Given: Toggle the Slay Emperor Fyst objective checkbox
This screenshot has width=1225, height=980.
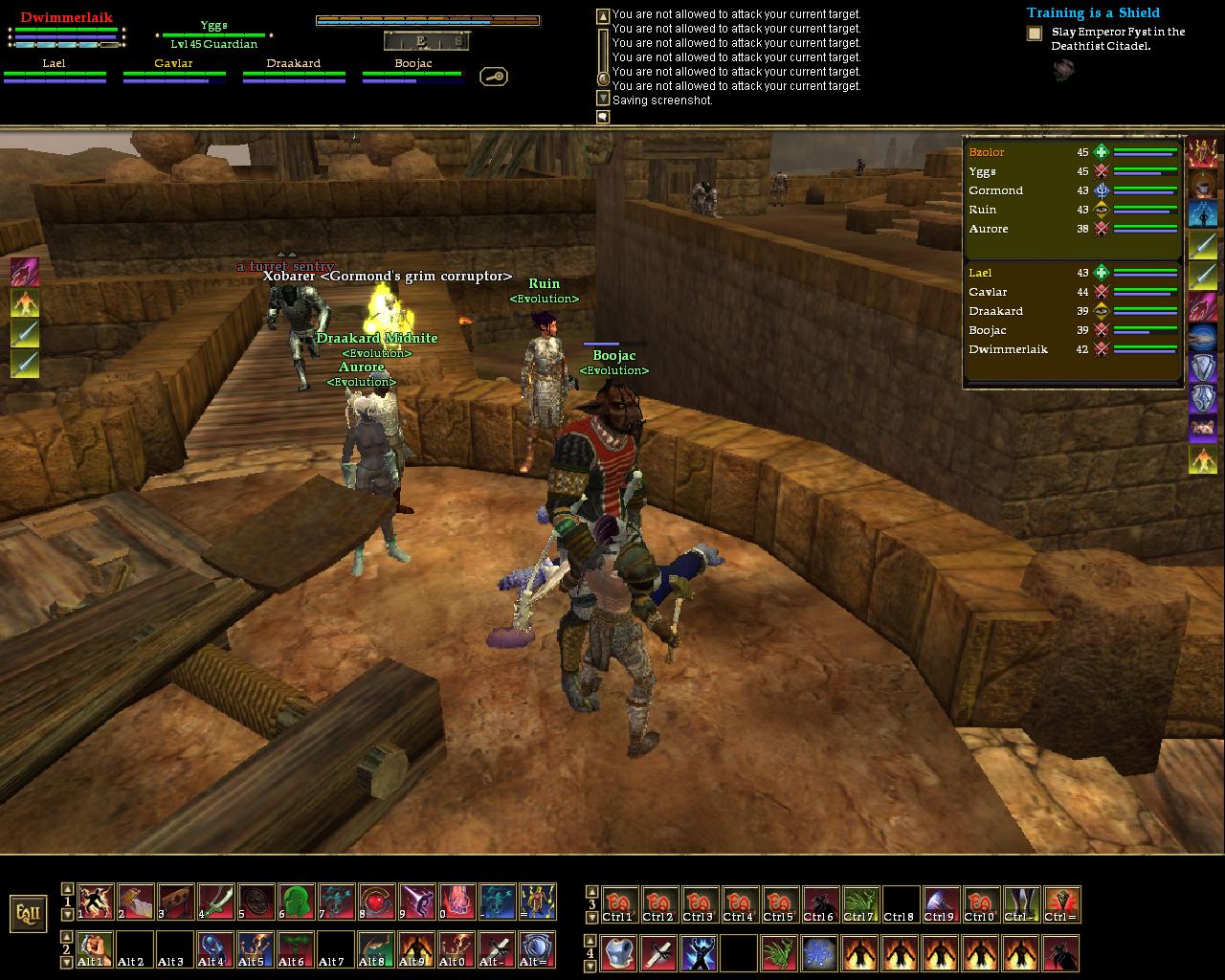Looking at the screenshot, I should pyautogui.click(x=1035, y=33).
